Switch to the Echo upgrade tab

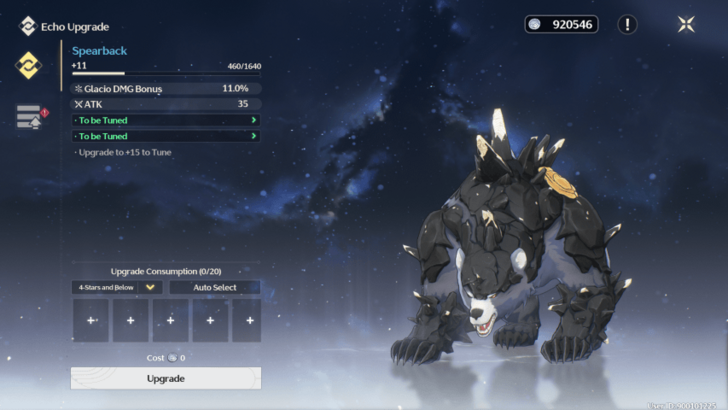tap(28, 65)
